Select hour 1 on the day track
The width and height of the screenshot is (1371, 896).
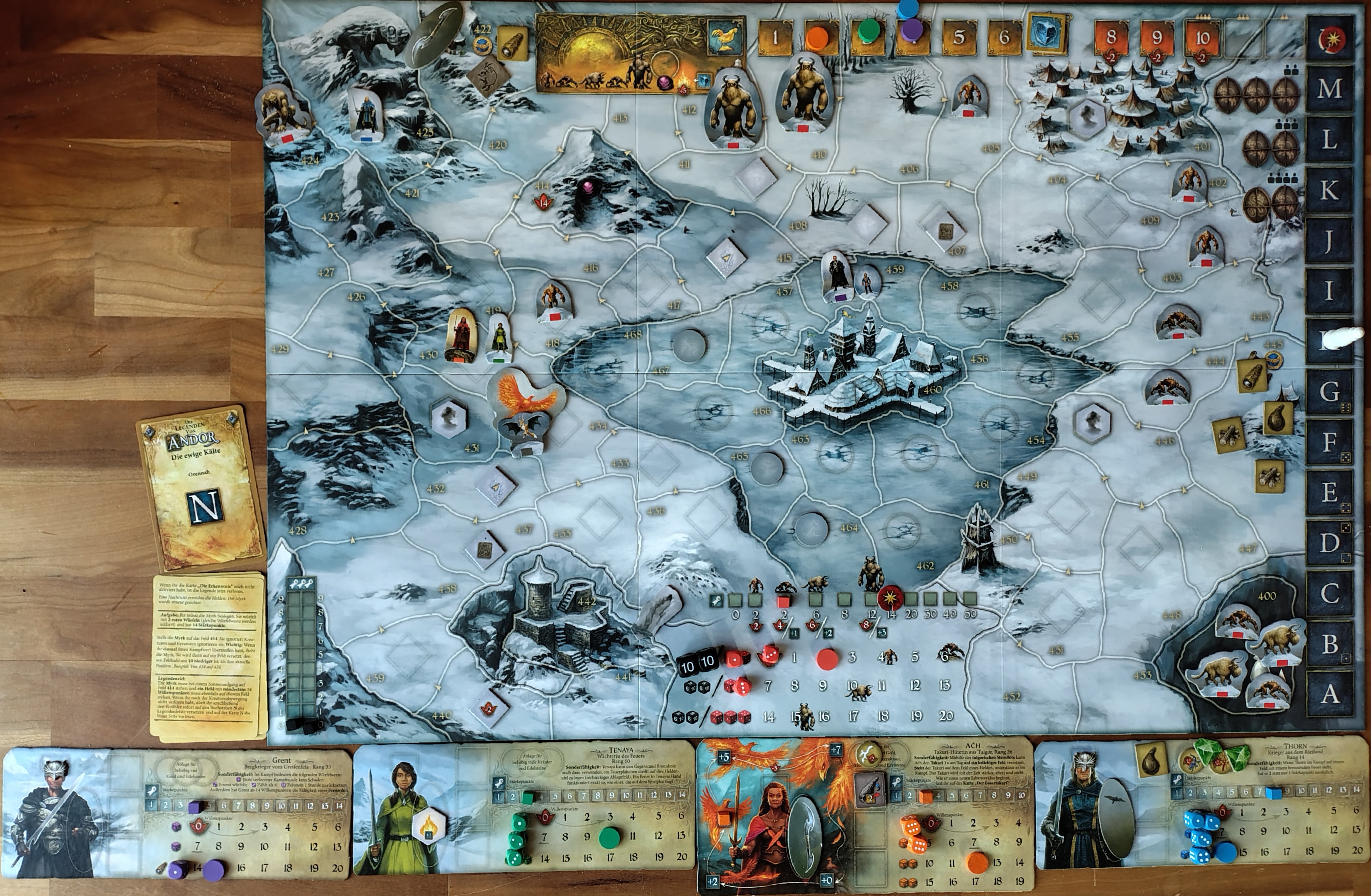[775, 37]
